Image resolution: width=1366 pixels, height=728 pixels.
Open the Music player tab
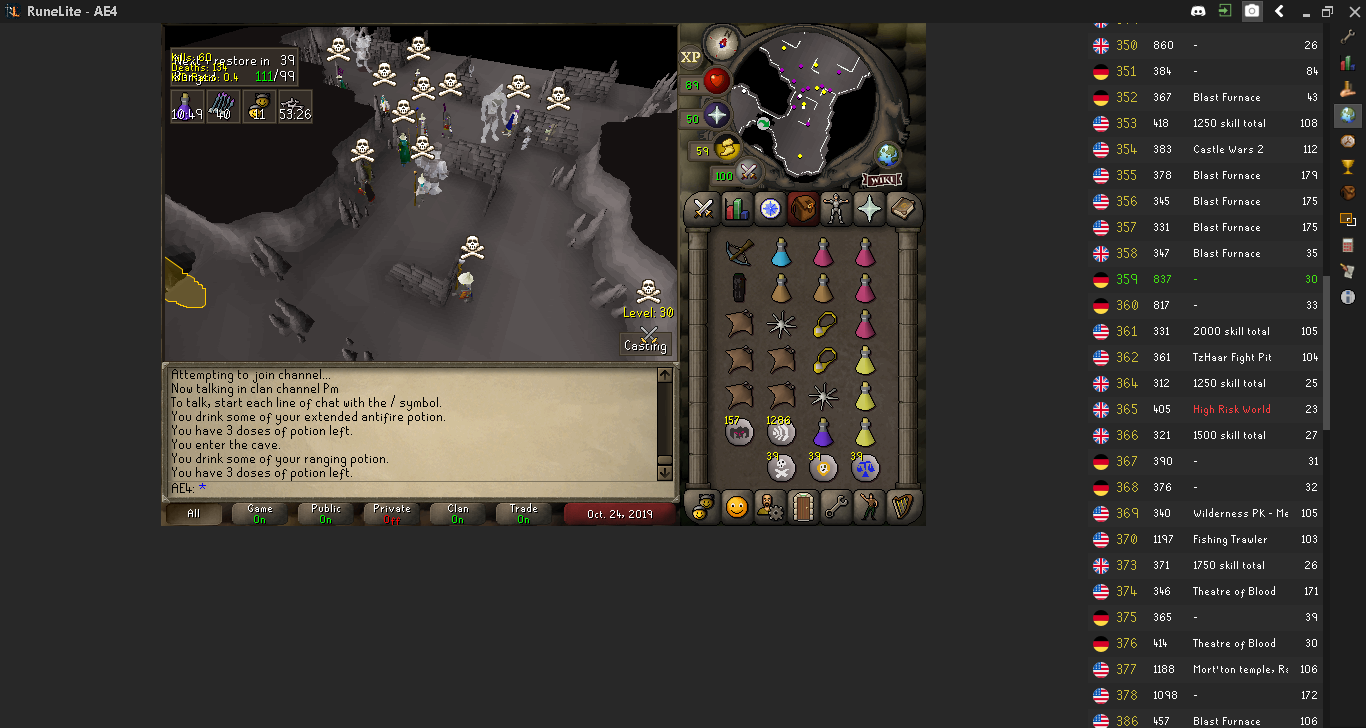[x=903, y=507]
